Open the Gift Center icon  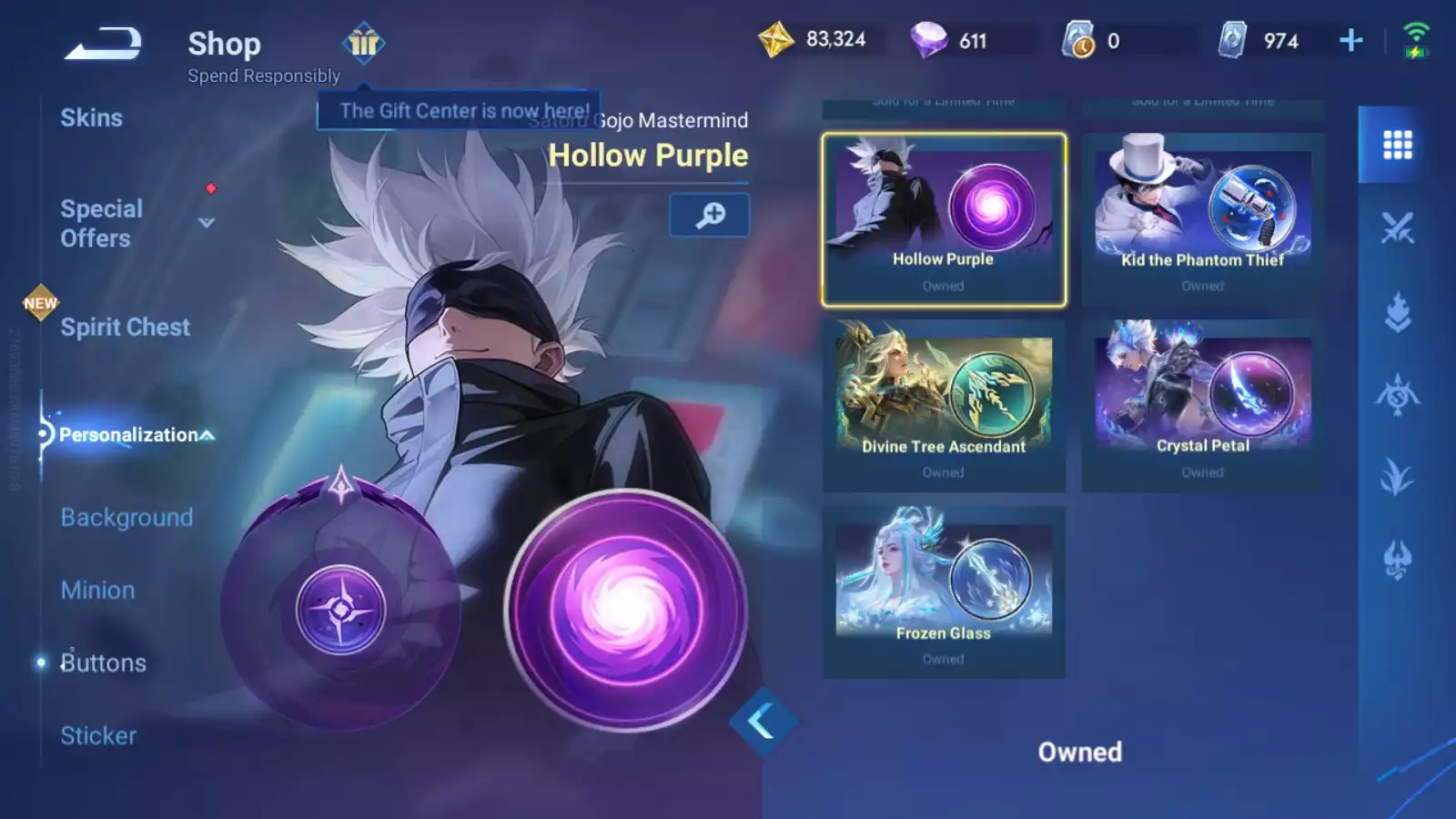tap(364, 43)
